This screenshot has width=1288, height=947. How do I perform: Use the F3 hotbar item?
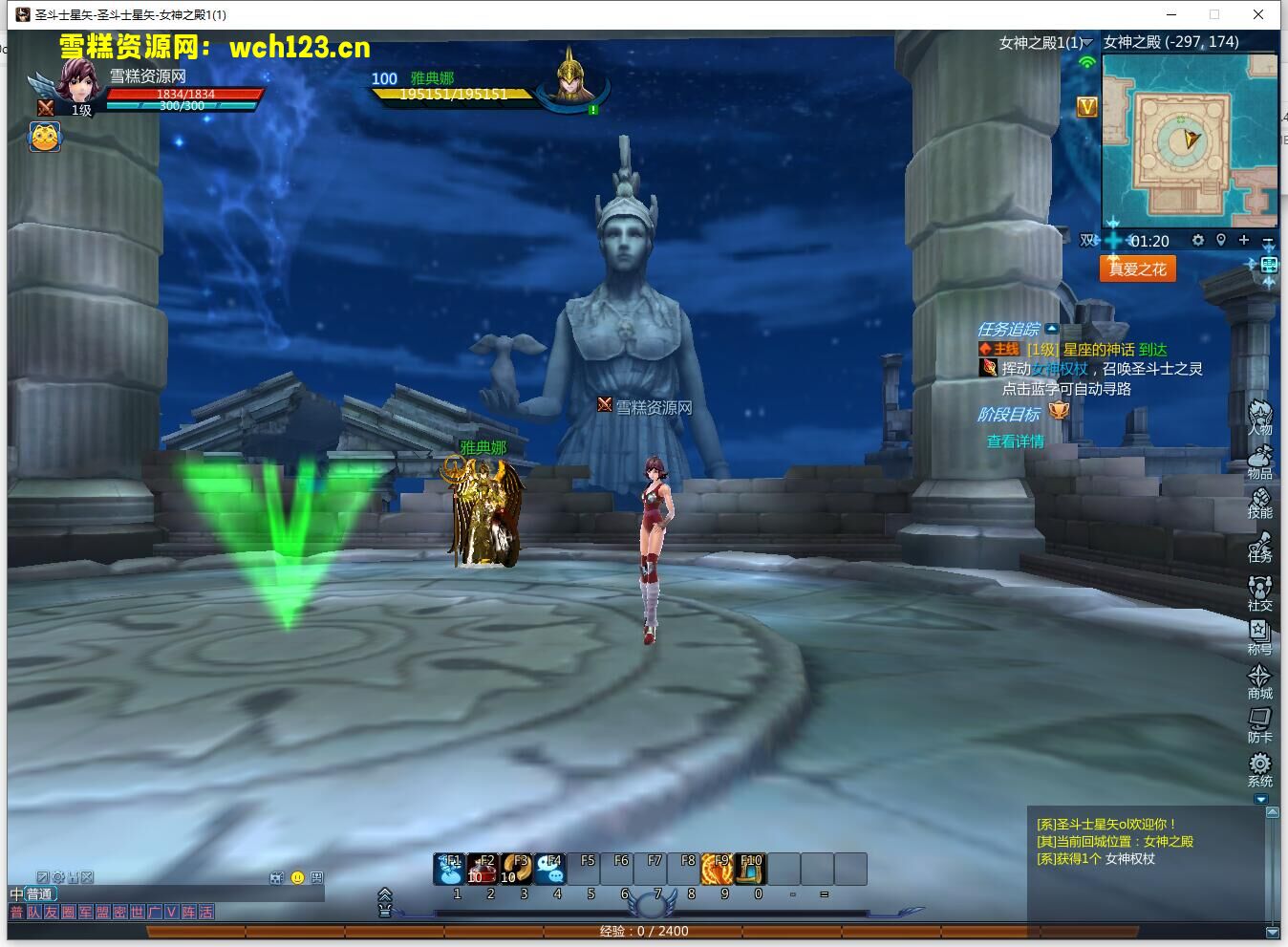click(517, 869)
